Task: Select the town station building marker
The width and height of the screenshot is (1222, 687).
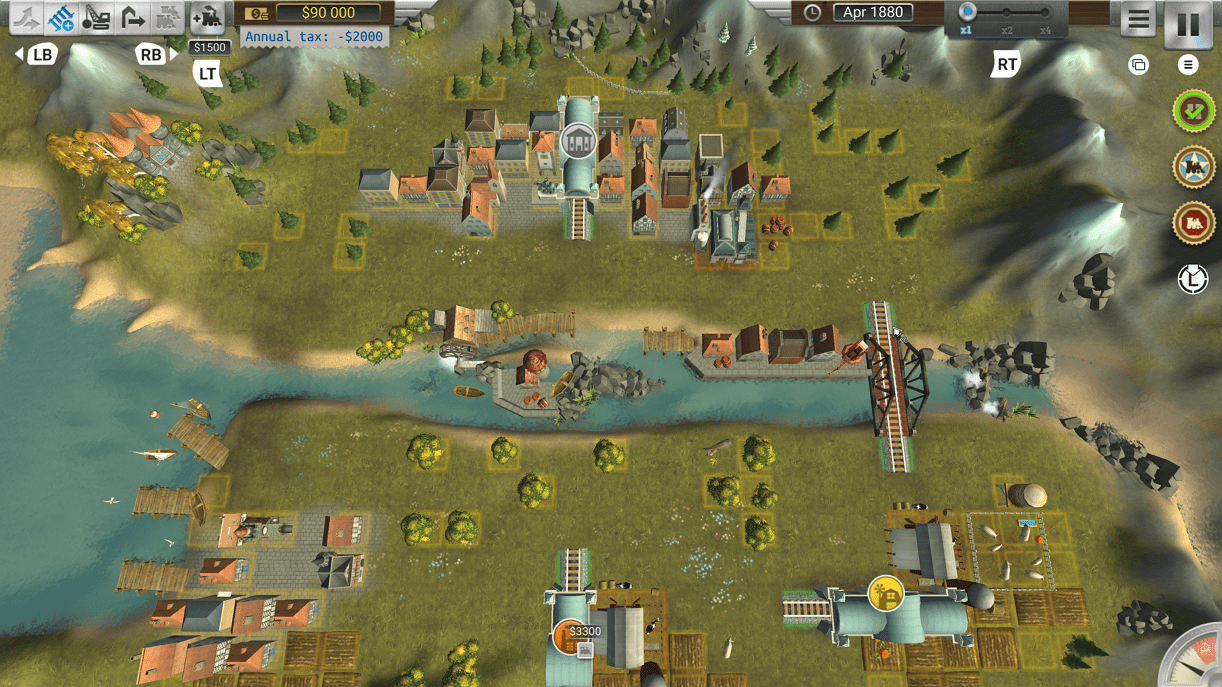Action: click(577, 141)
